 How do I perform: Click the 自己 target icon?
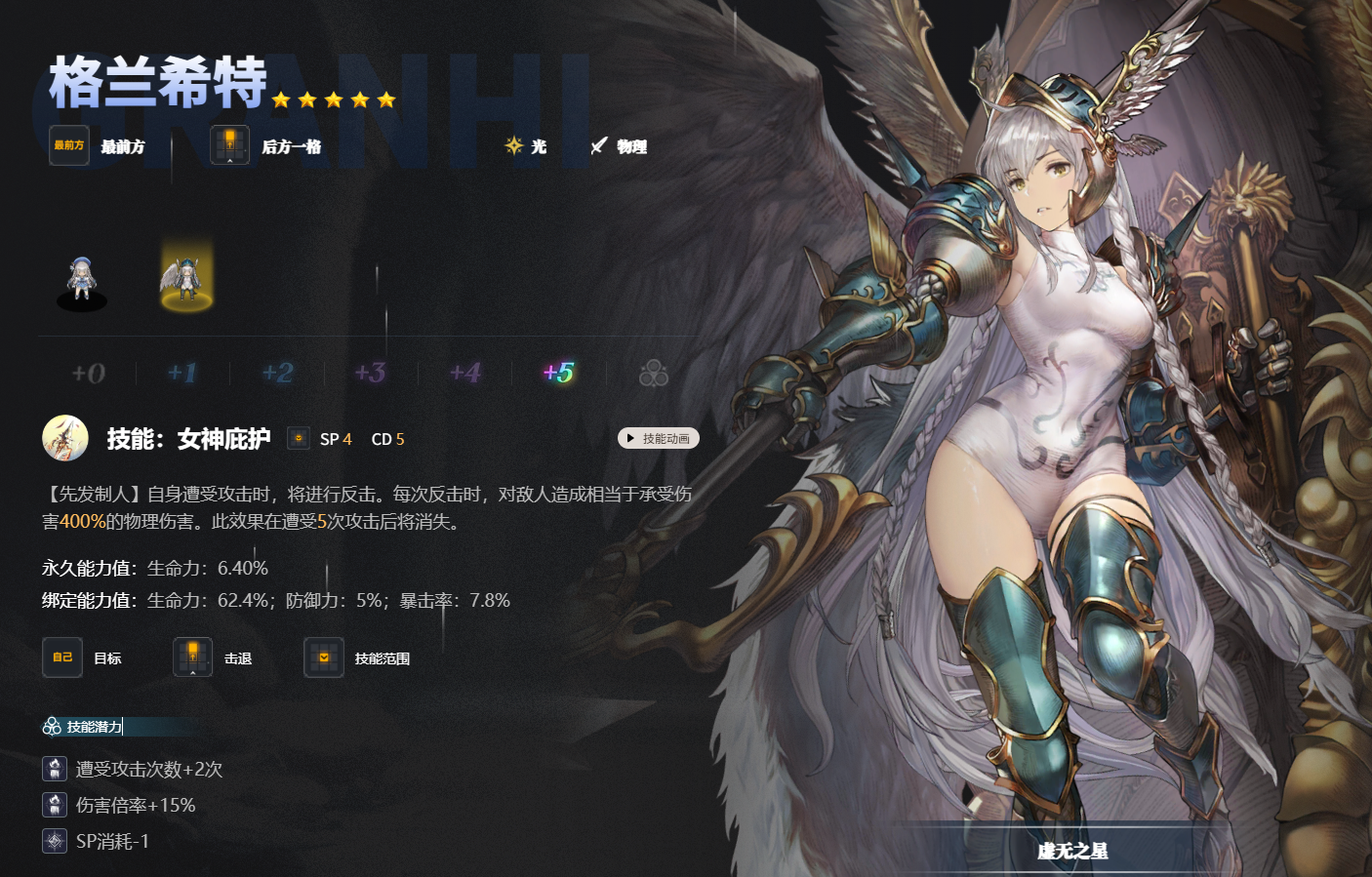[62, 658]
